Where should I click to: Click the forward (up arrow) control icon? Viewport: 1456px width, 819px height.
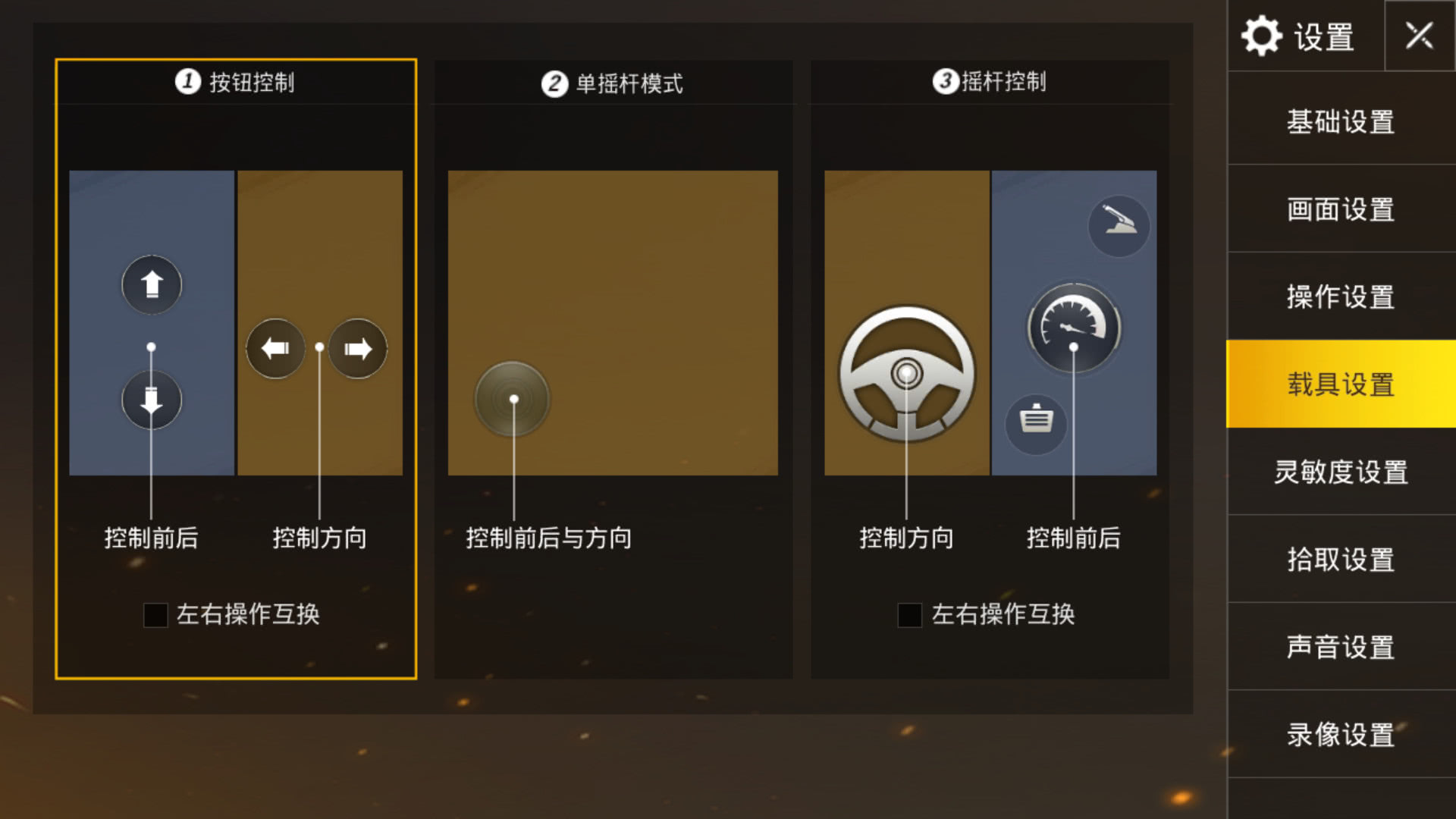[x=151, y=284]
